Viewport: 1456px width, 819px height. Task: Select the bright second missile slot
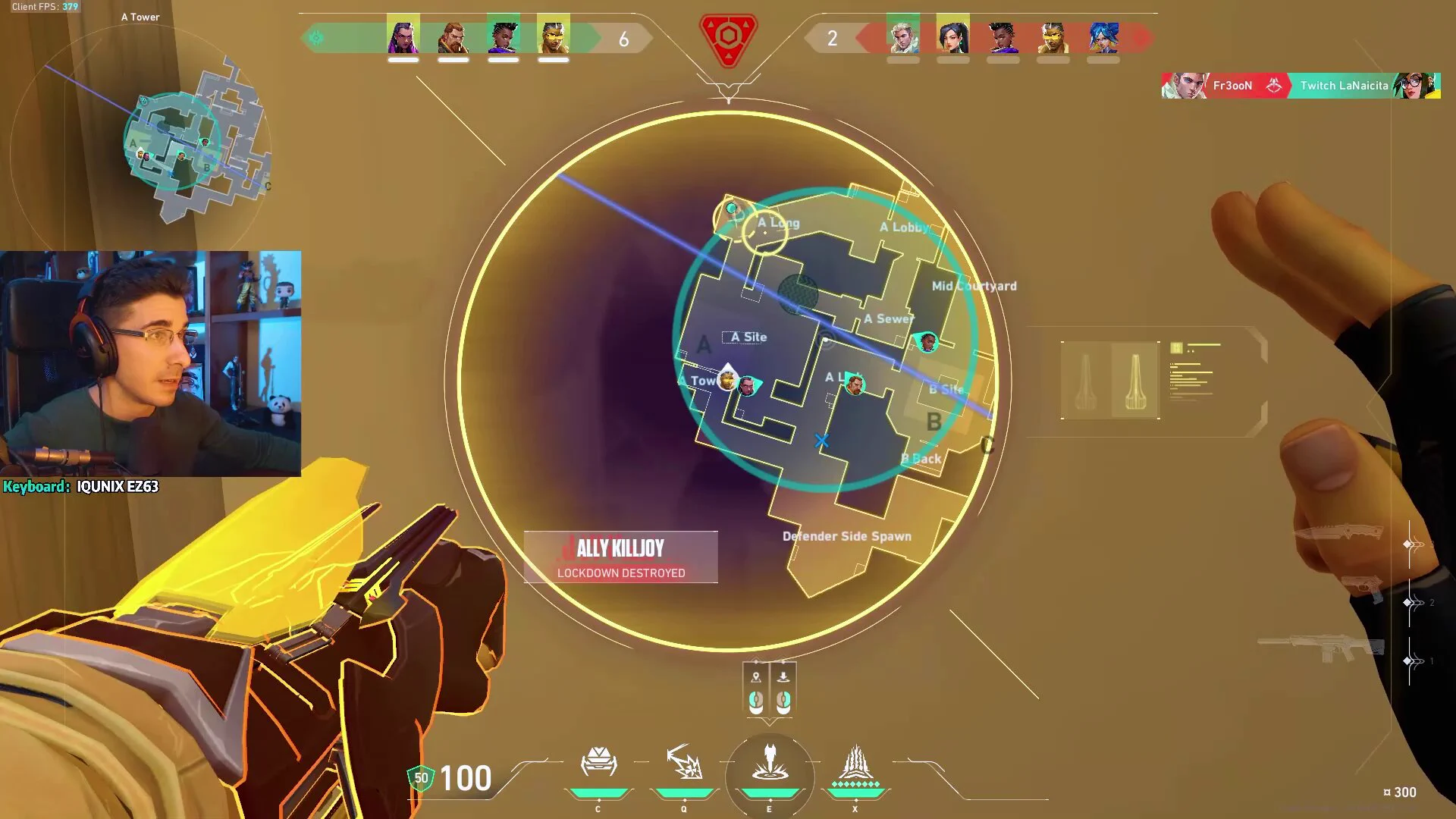1134,379
